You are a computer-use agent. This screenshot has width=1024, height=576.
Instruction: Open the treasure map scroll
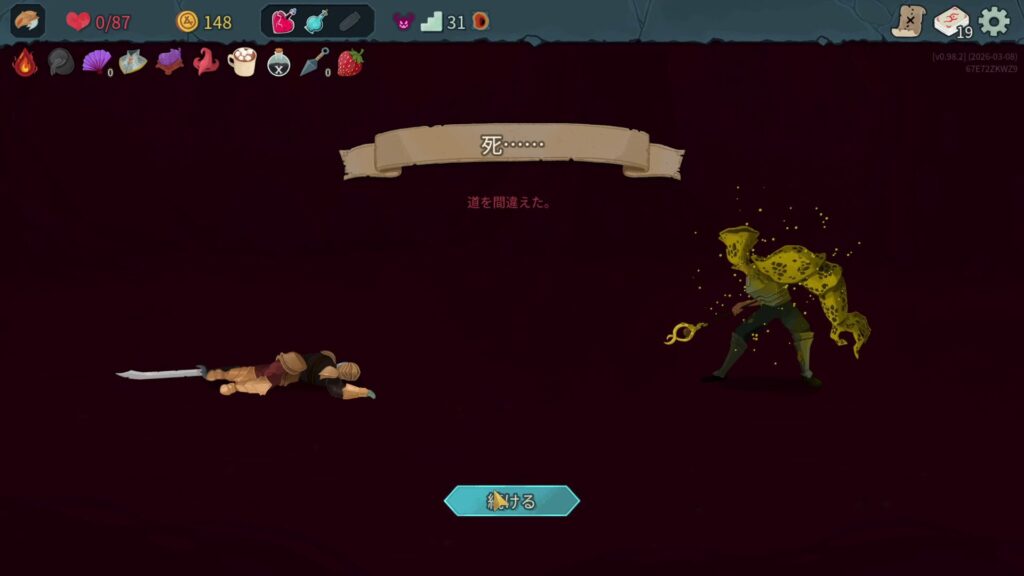[x=909, y=21]
